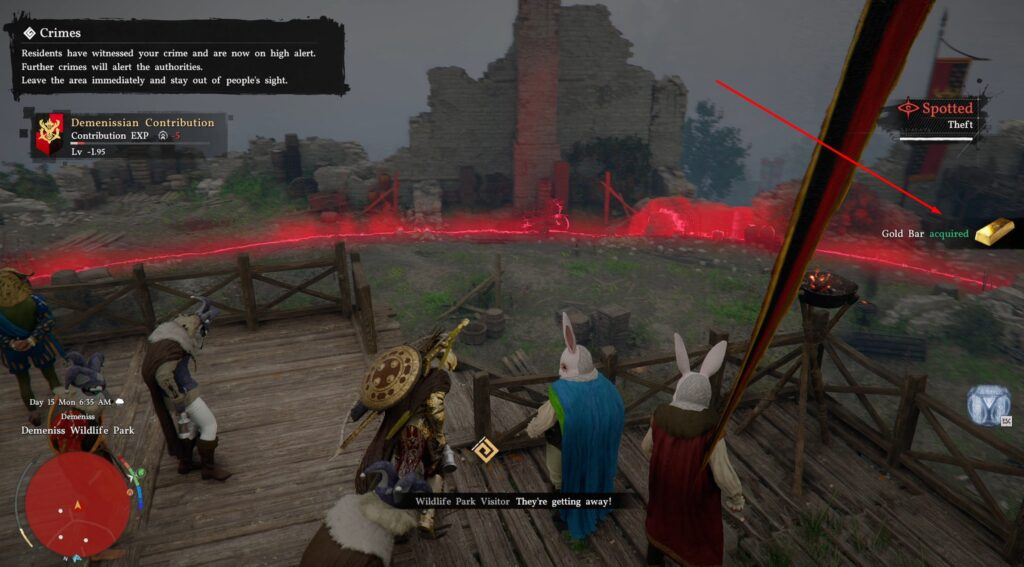Click the Demenissian Contribution emblem

point(48,134)
